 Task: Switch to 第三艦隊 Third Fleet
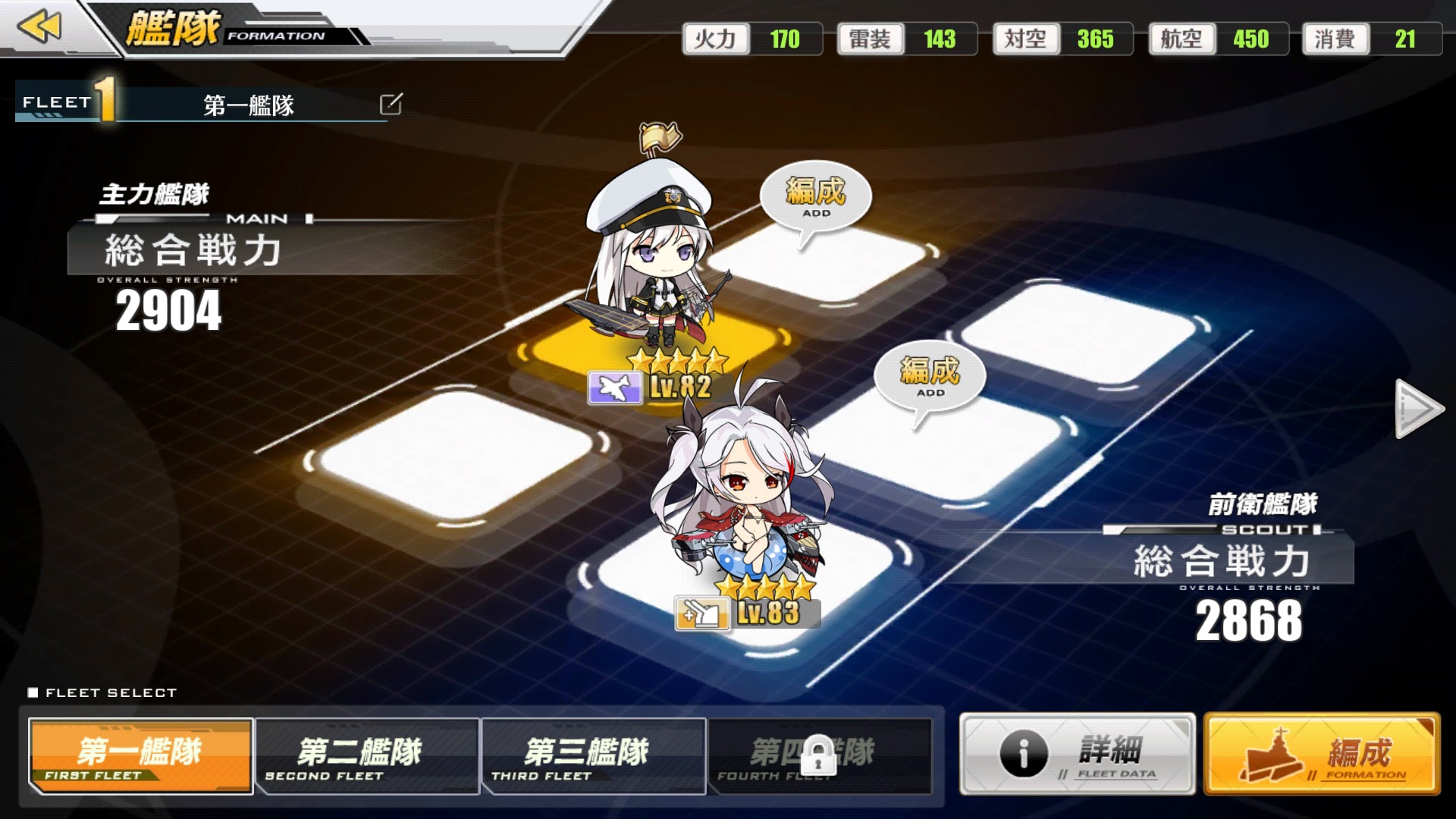coord(594,756)
